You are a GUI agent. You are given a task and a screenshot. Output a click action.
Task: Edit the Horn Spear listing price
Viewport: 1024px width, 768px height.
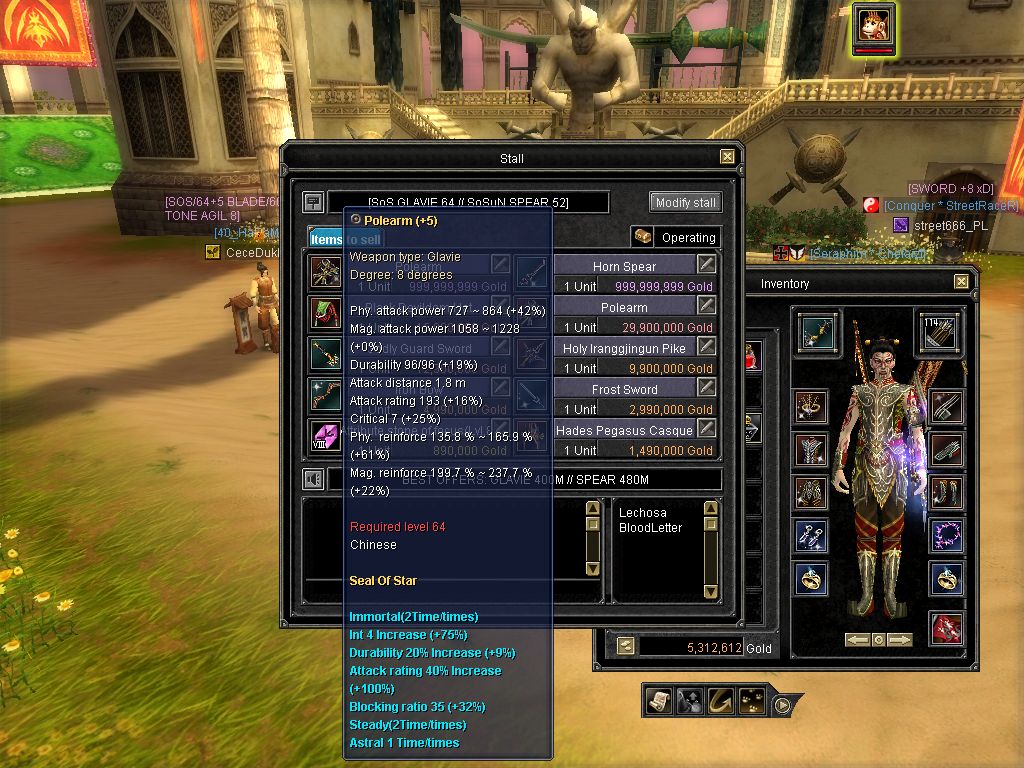[707, 264]
